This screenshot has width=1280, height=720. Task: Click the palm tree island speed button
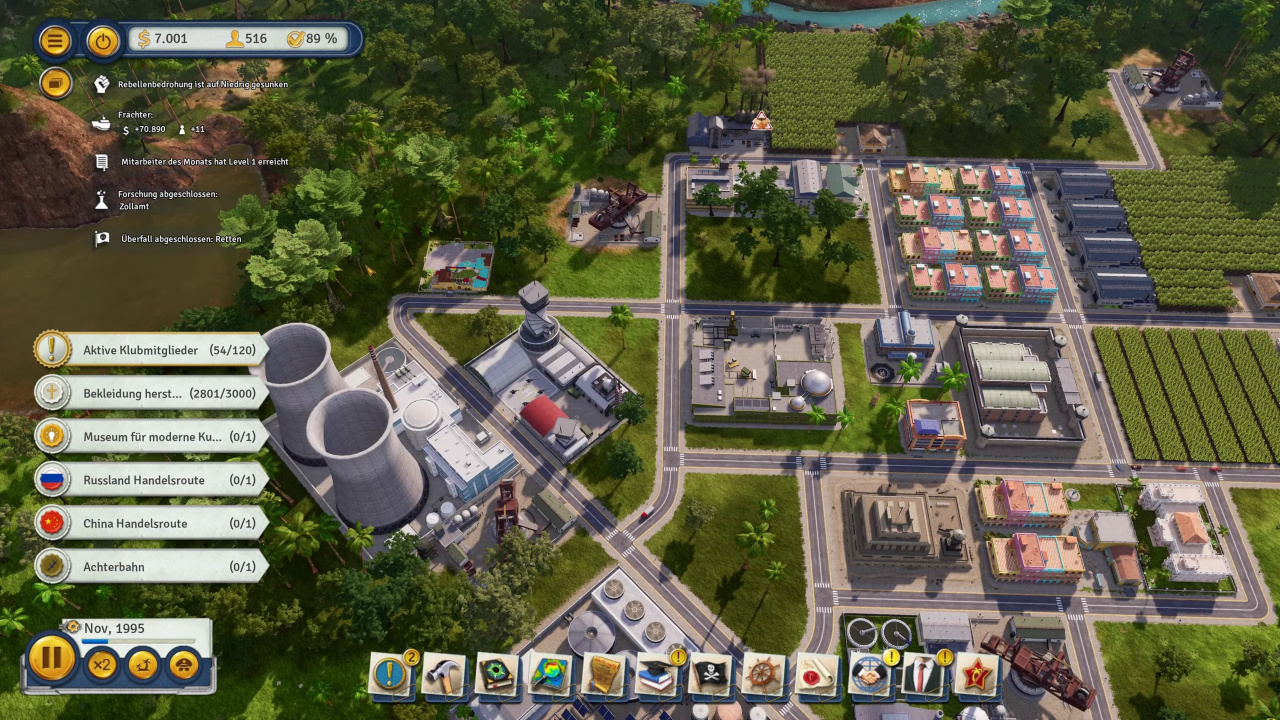tap(142, 664)
